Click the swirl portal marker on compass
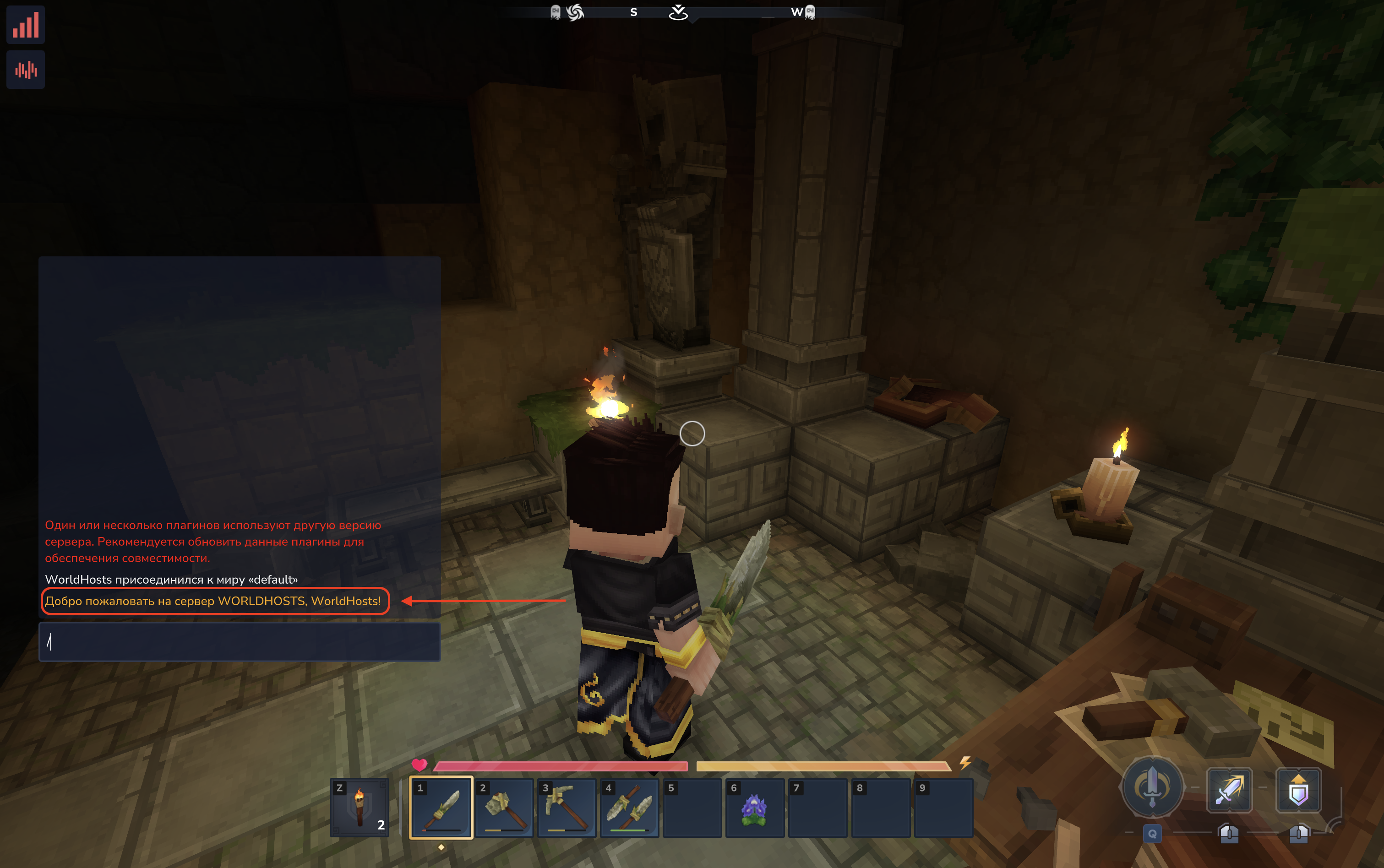This screenshot has height=868, width=1384. pyautogui.click(x=575, y=12)
